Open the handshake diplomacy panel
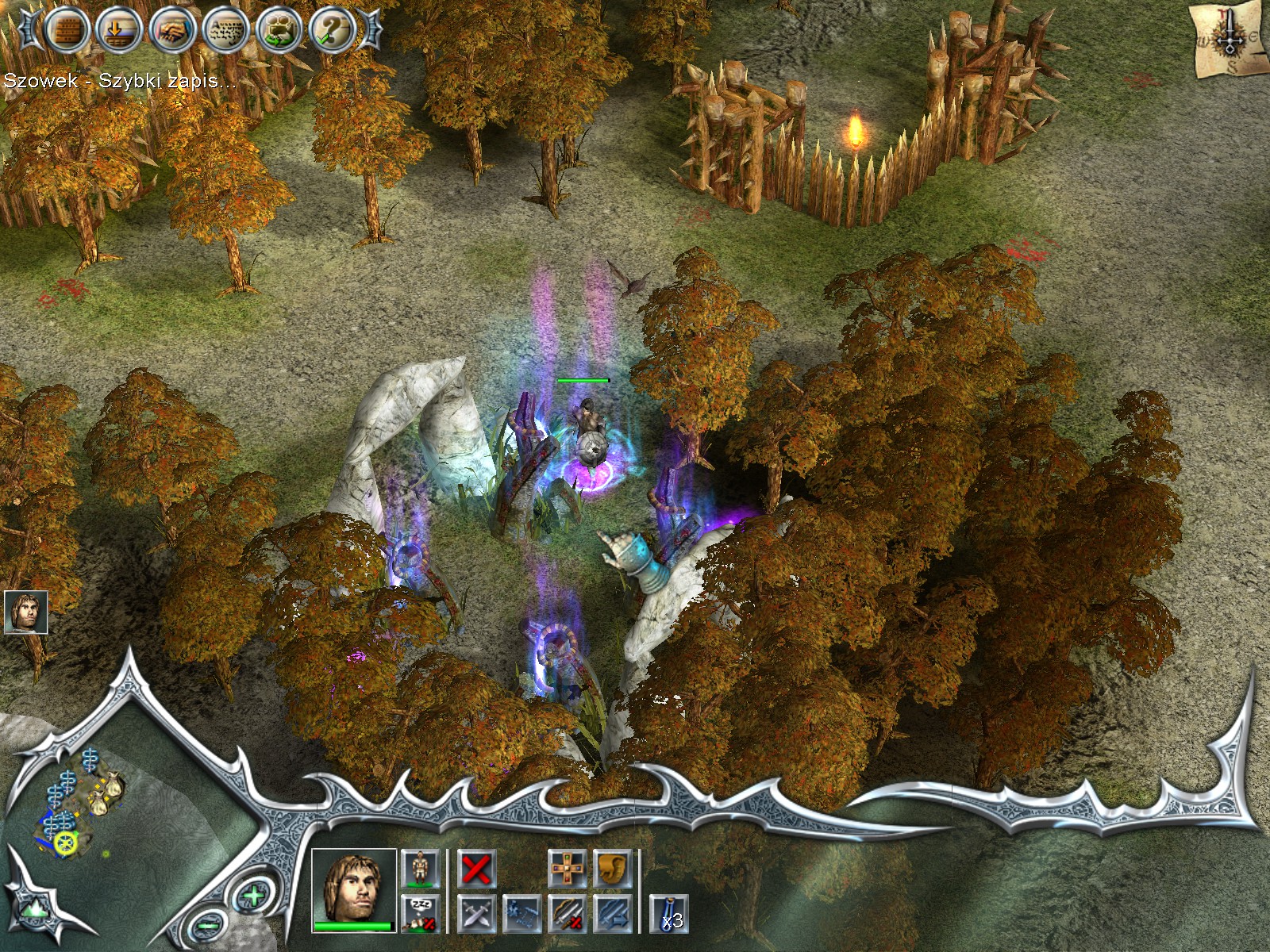This screenshot has width=1270, height=952. click(172, 31)
